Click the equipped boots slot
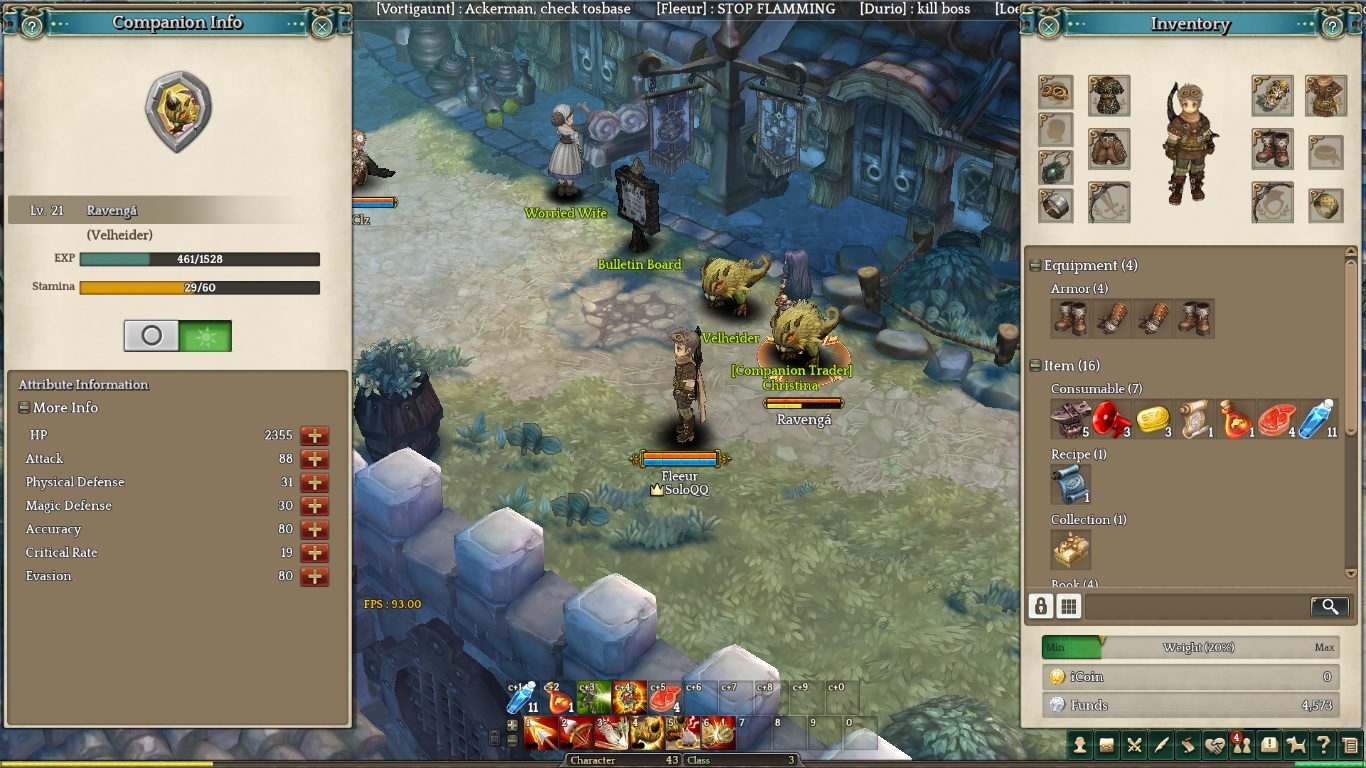The image size is (1366, 768). point(1272,149)
